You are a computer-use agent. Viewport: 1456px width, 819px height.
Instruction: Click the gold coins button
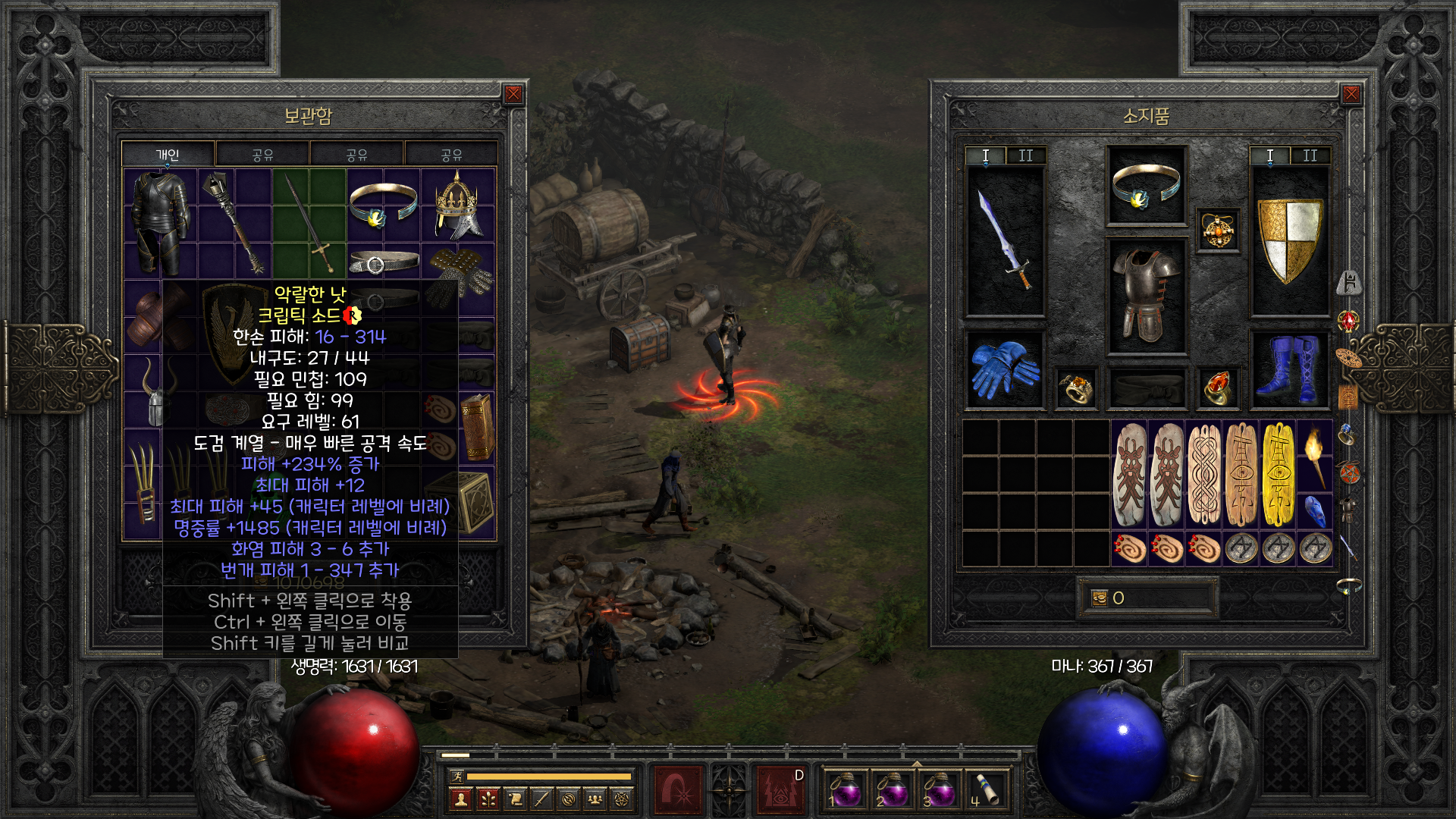(1100, 598)
